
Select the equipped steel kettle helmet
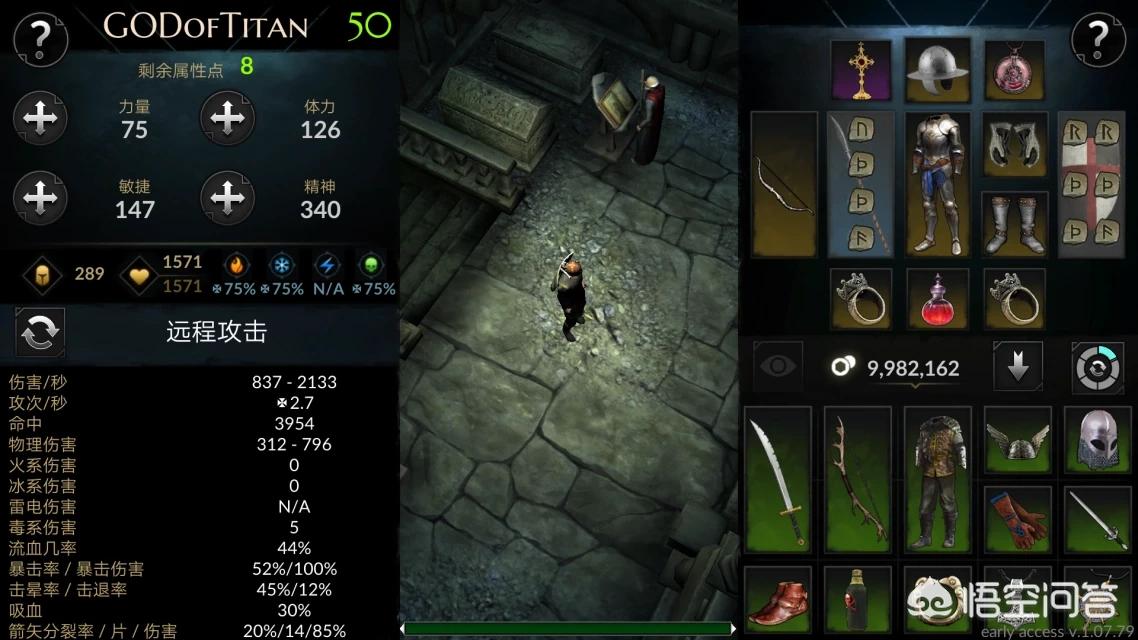click(937, 69)
